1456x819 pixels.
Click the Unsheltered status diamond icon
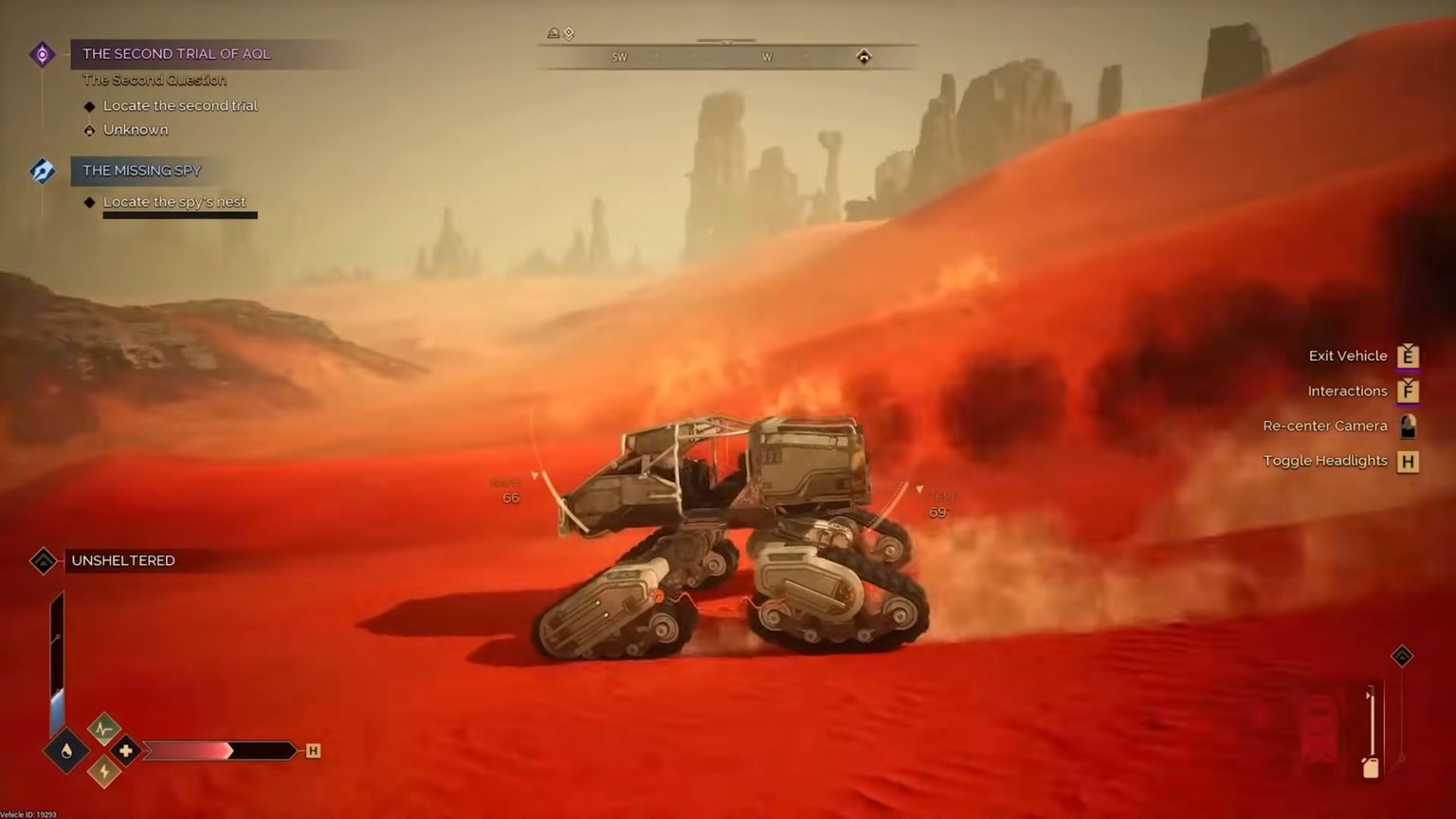point(42,561)
